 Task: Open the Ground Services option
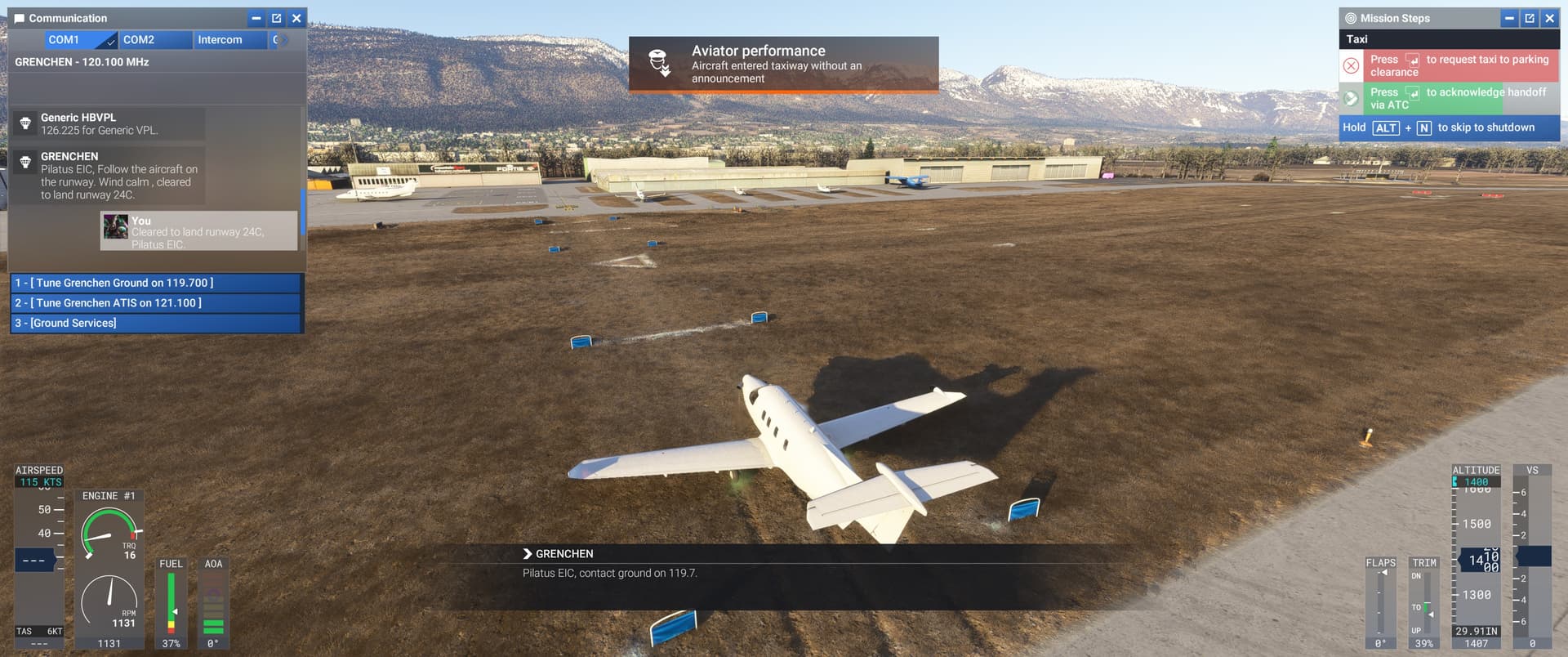pyautogui.click(x=155, y=324)
